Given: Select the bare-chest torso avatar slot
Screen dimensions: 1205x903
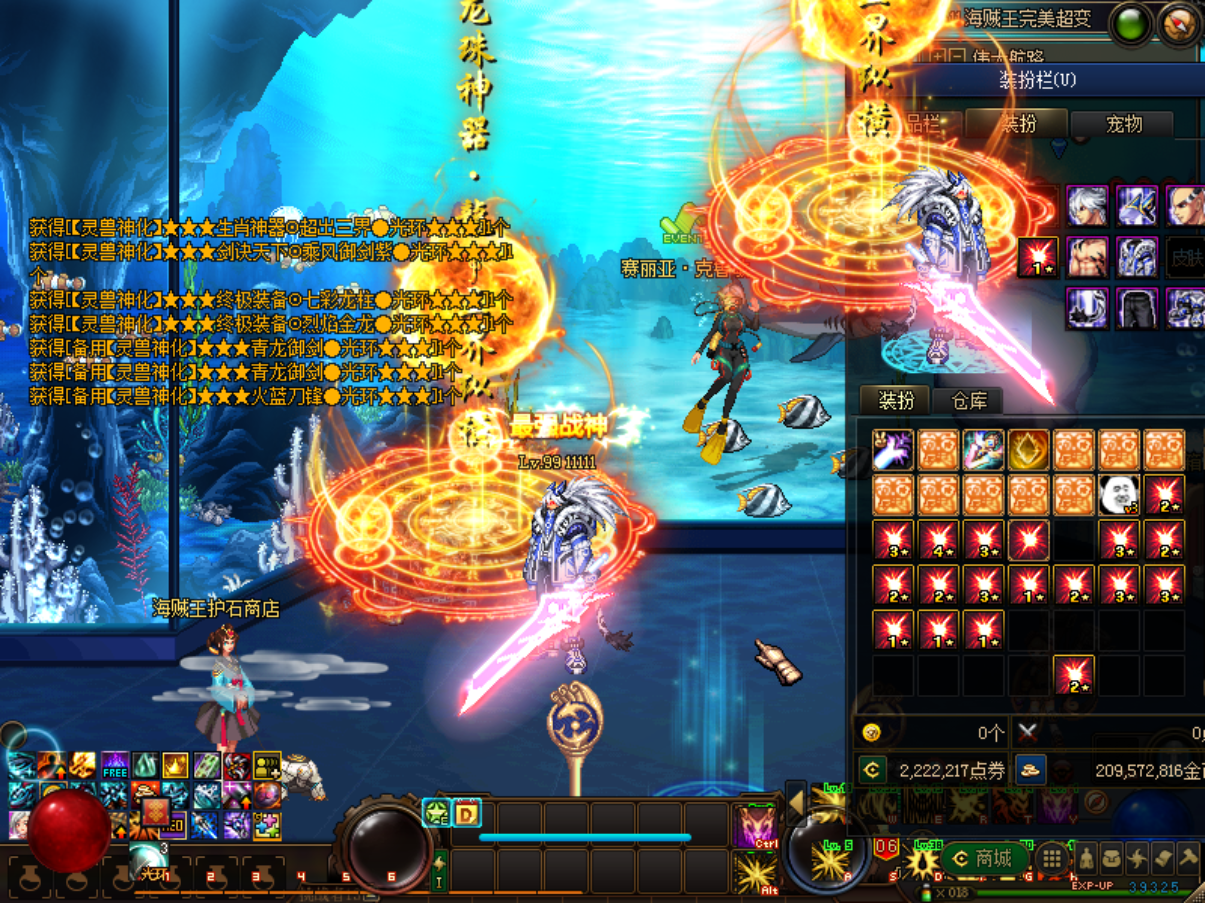Looking at the screenshot, I should pos(1087,257).
